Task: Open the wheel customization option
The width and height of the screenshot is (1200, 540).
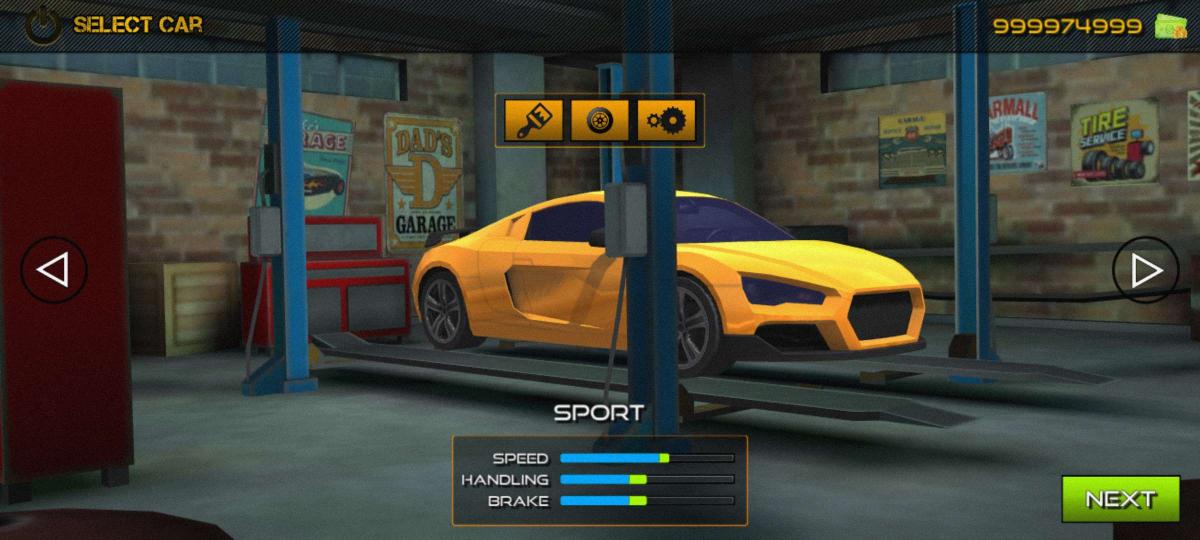Action: [600, 121]
